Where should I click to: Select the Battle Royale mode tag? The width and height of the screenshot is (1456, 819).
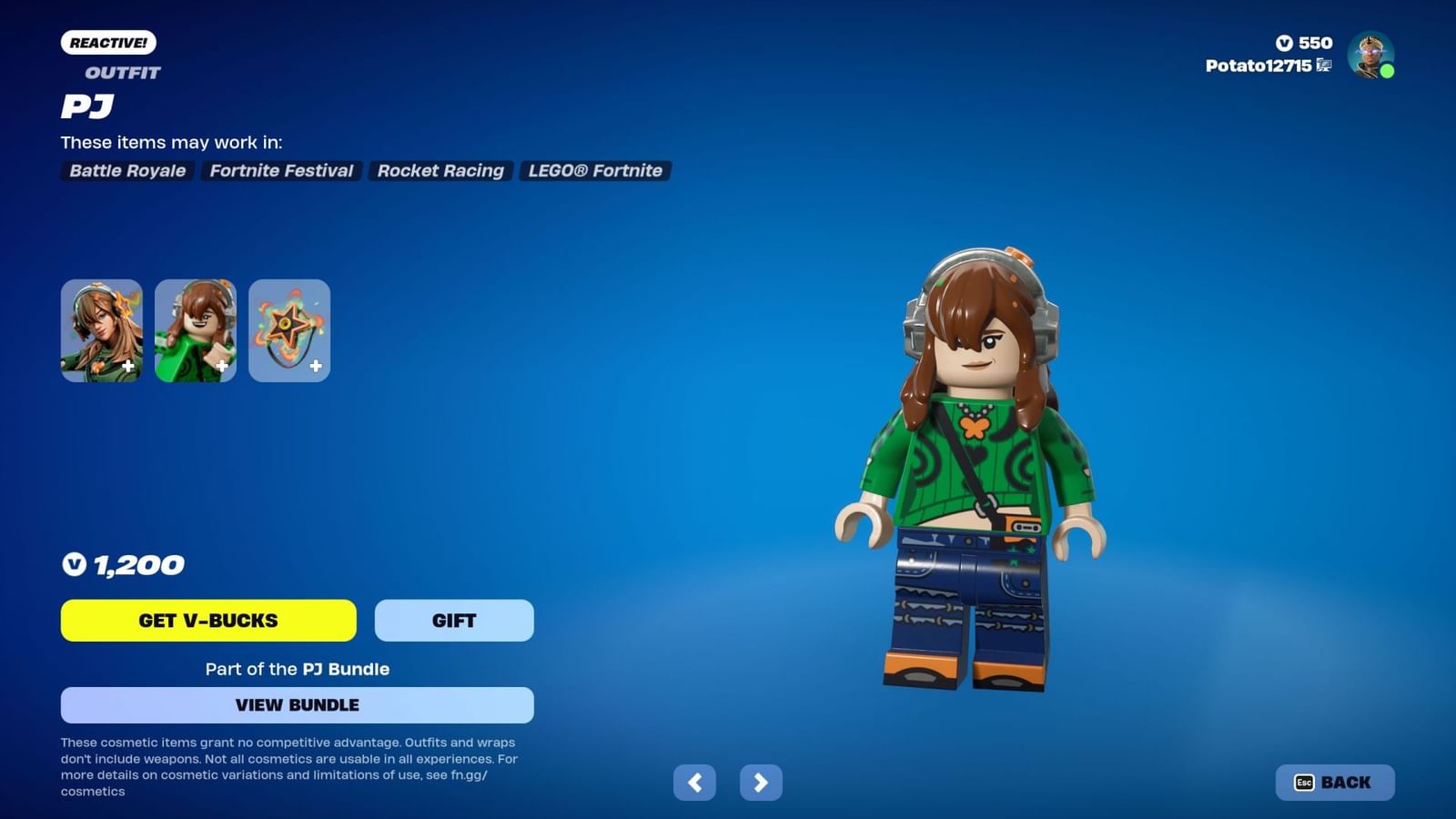coord(126,171)
